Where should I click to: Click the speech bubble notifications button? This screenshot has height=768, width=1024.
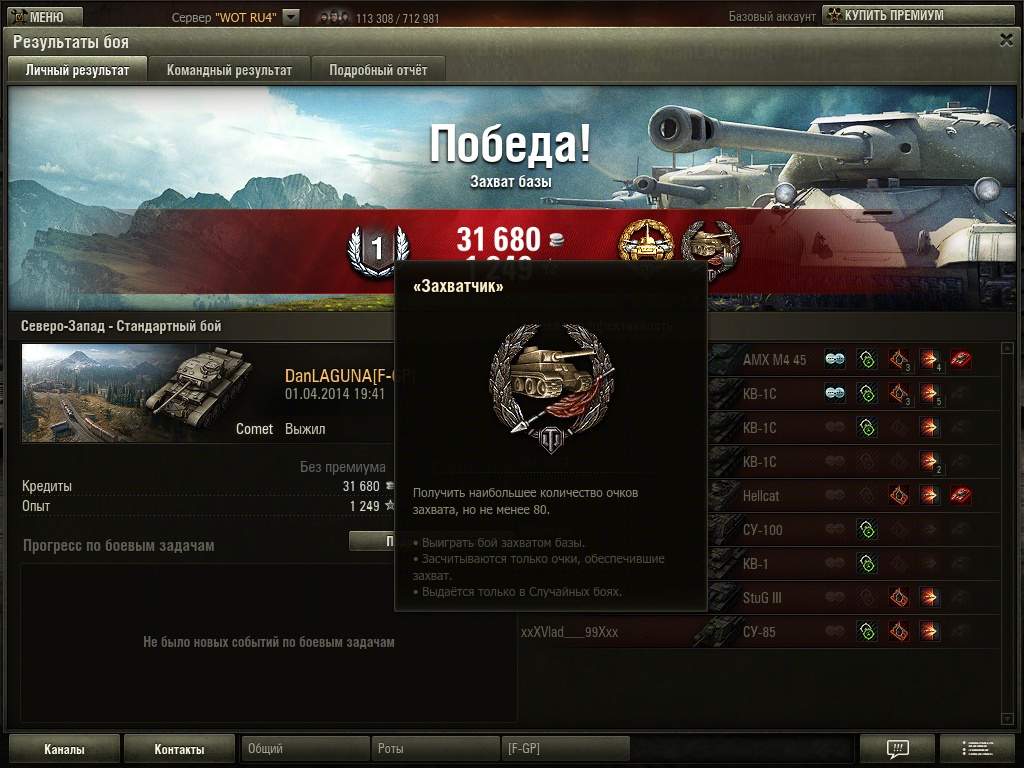click(897, 749)
